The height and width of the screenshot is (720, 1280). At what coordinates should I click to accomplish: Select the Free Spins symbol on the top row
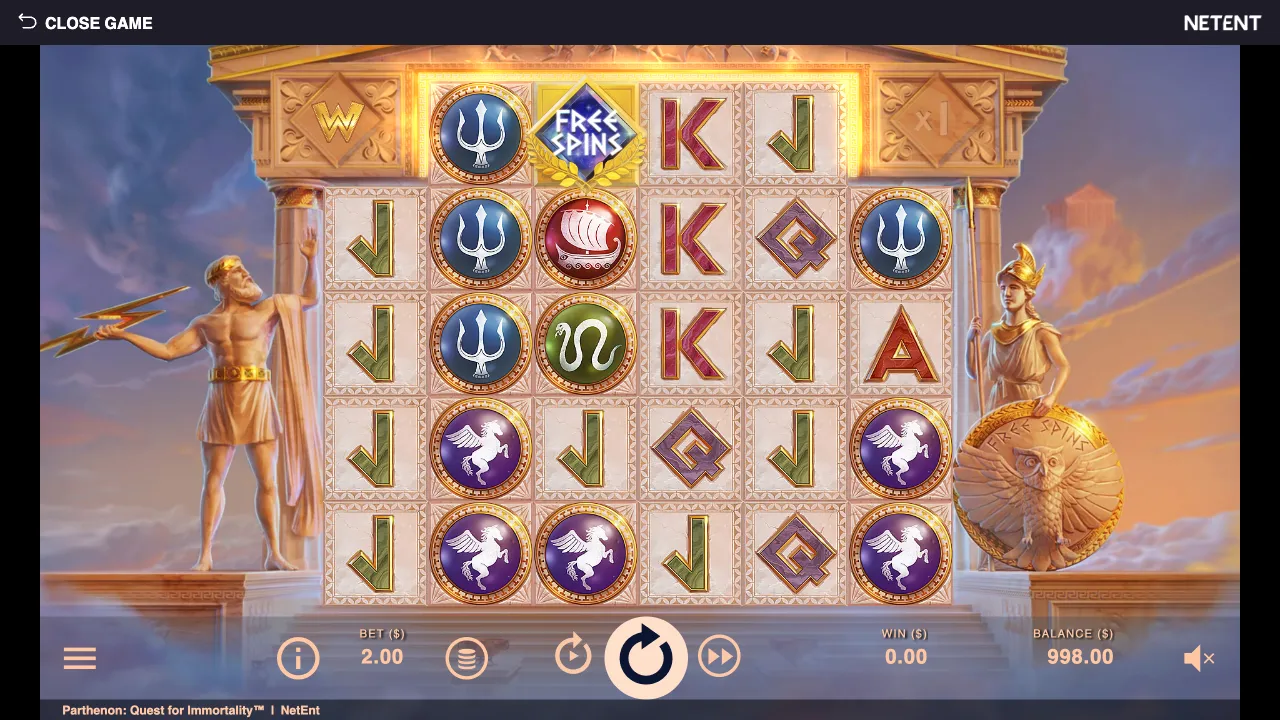pyautogui.click(x=586, y=135)
